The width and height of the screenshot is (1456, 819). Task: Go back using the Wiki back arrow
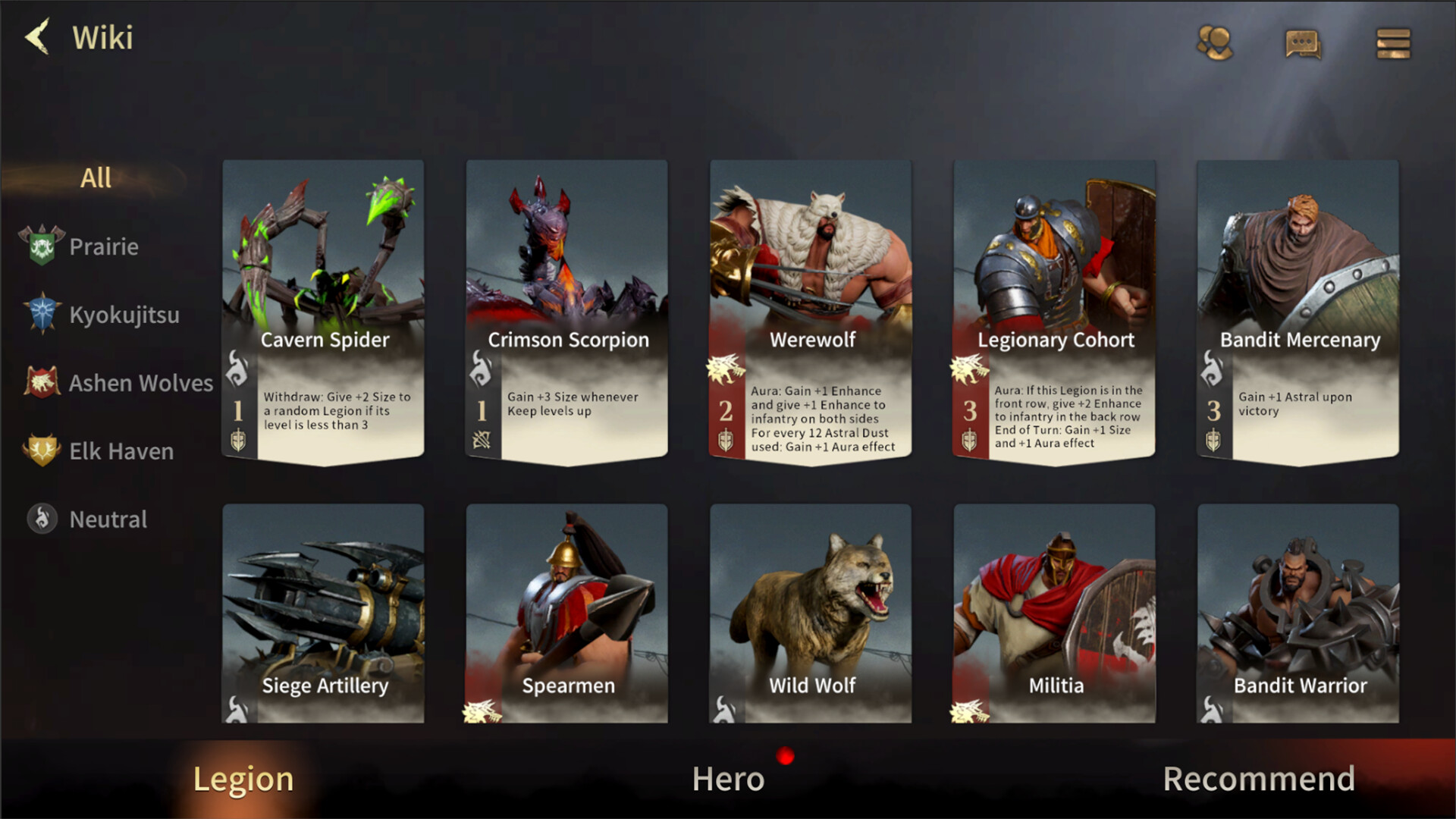36,36
